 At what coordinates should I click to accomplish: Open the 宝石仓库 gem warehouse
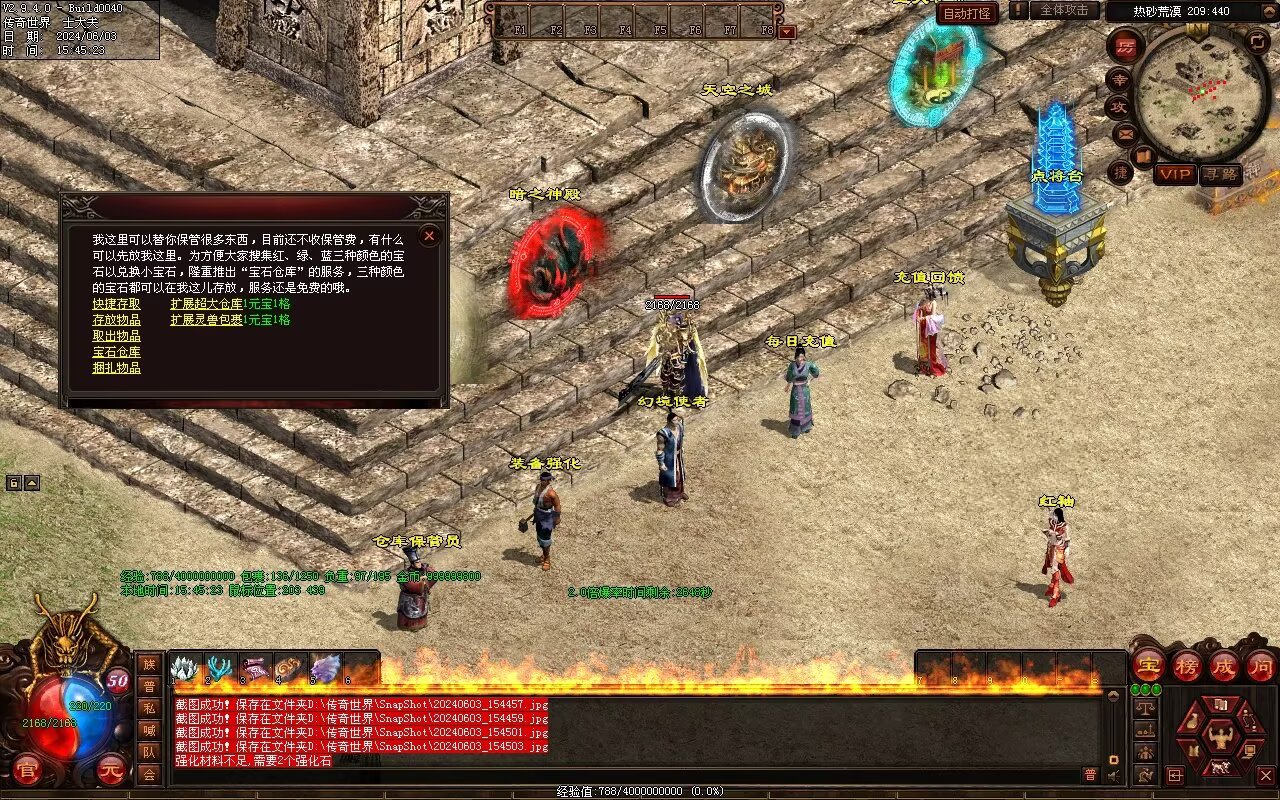[116, 352]
